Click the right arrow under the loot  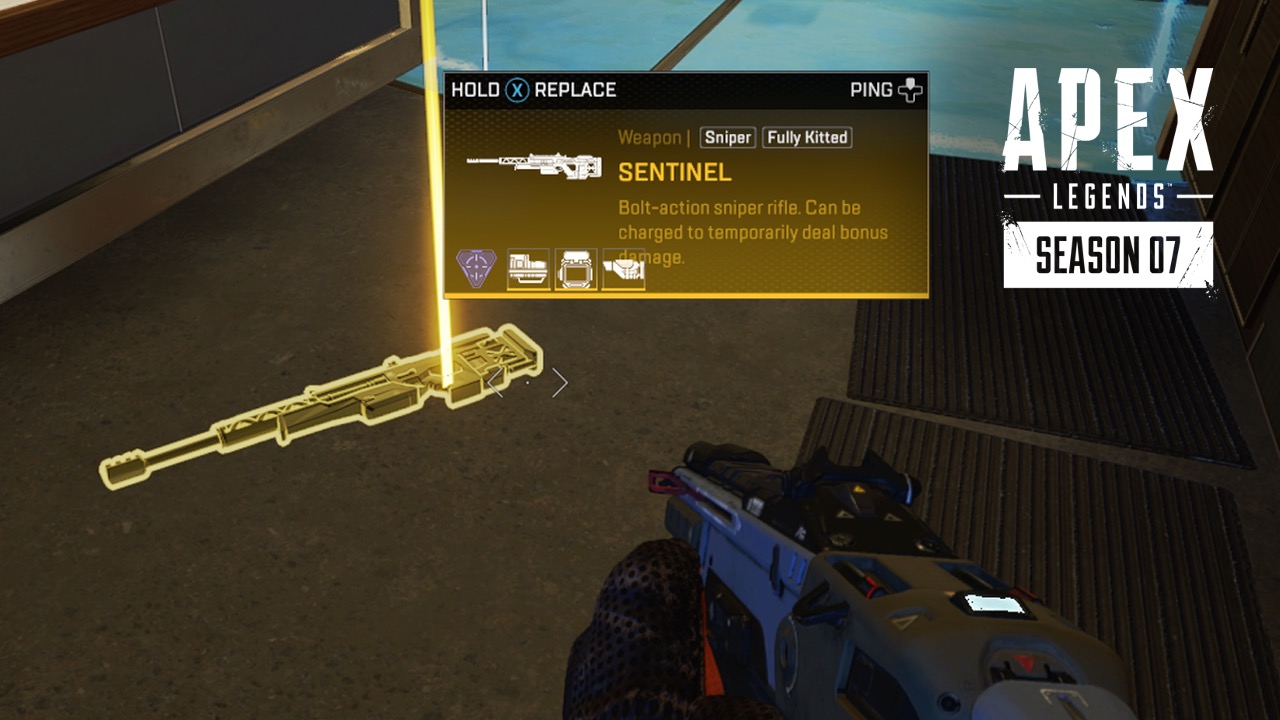(x=558, y=382)
